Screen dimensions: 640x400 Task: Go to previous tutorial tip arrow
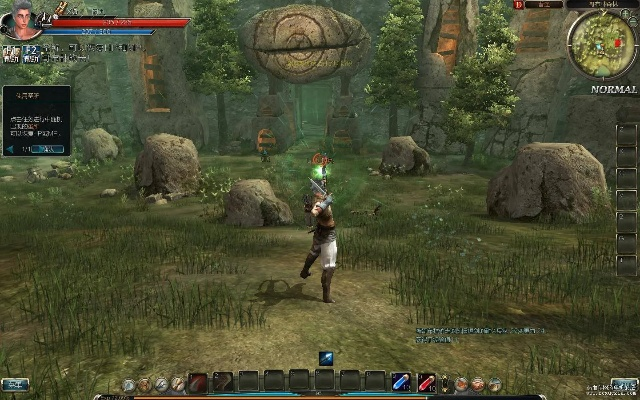[10, 149]
